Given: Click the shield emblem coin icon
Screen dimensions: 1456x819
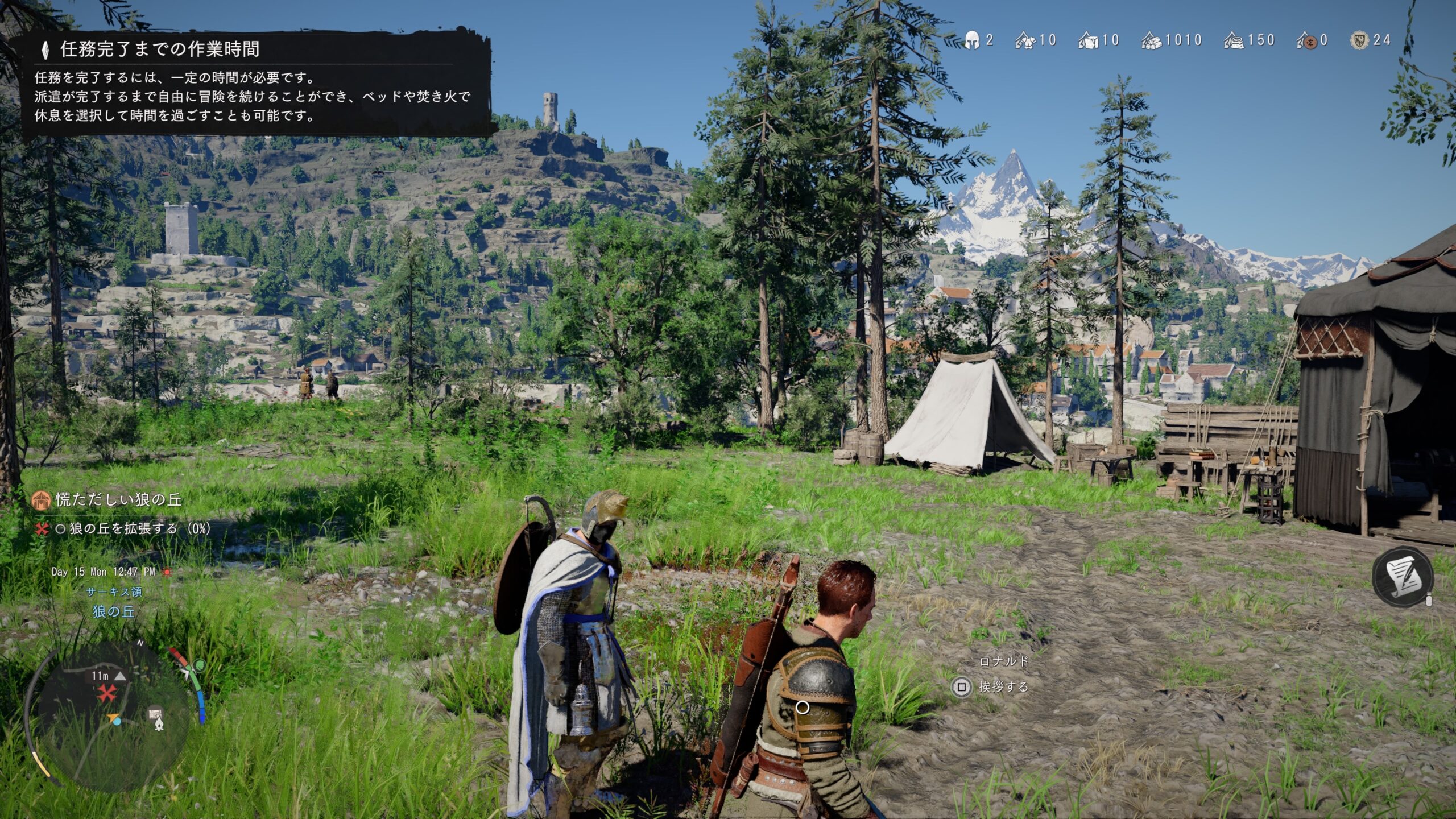Looking at the screenshot, I should 1360,40.
